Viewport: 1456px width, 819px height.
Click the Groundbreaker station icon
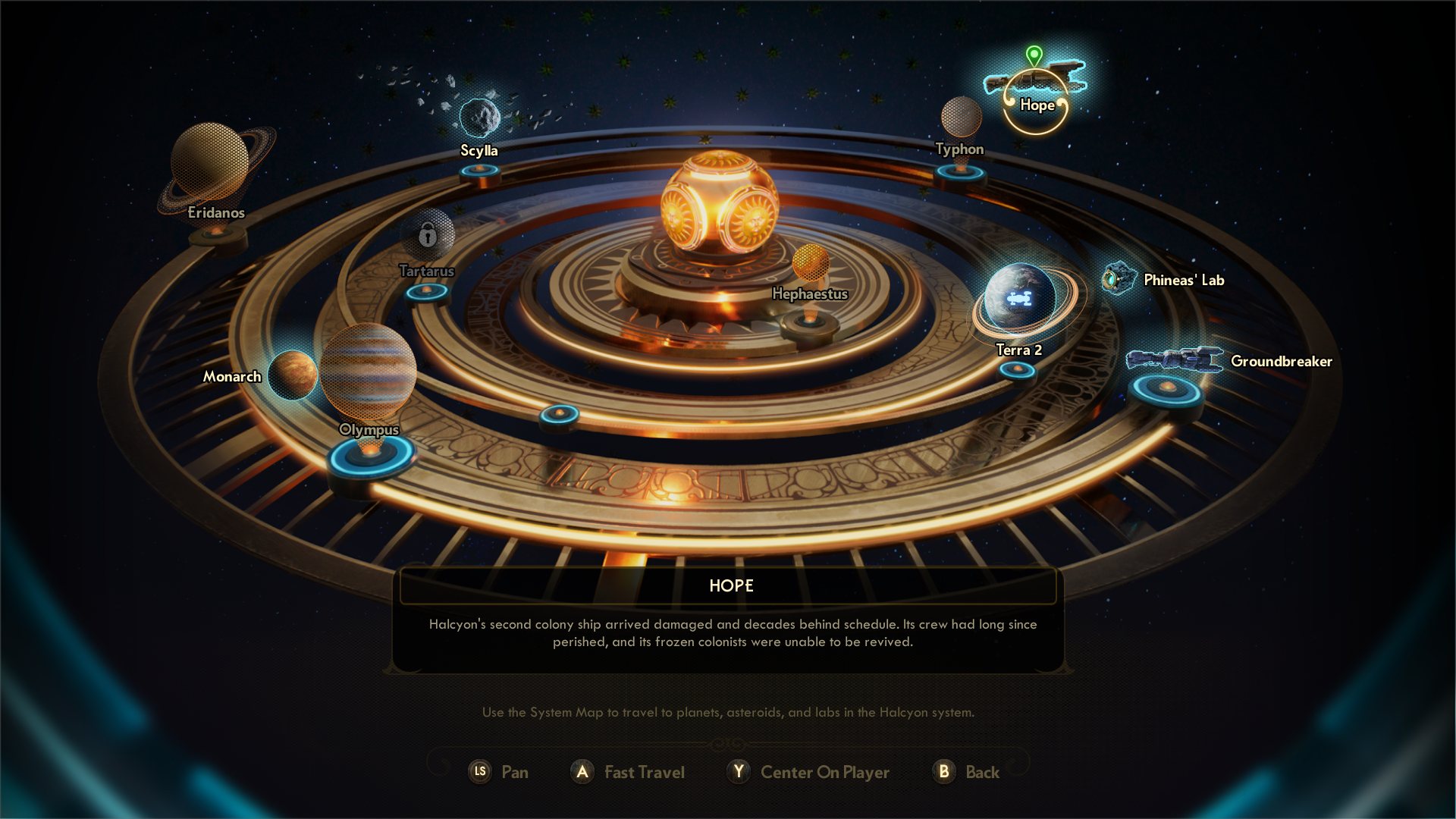click(1176, 358)
